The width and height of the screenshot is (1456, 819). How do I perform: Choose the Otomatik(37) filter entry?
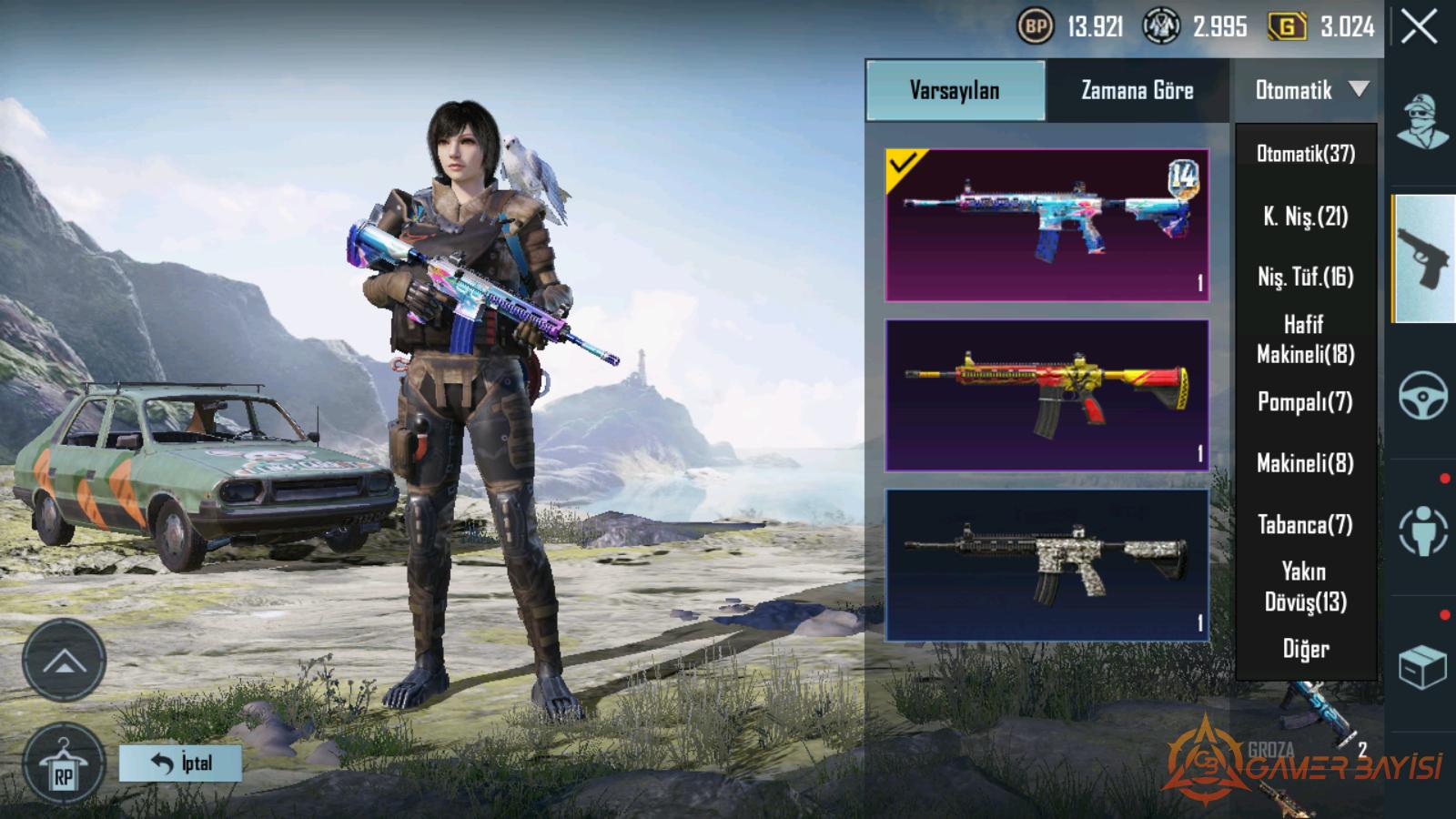point(1306,154)
